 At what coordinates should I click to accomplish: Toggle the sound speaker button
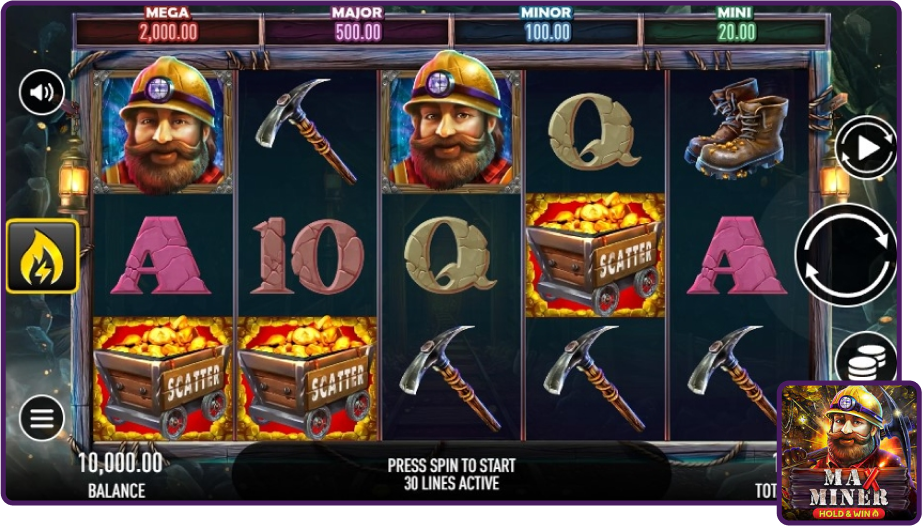[41, 94]
